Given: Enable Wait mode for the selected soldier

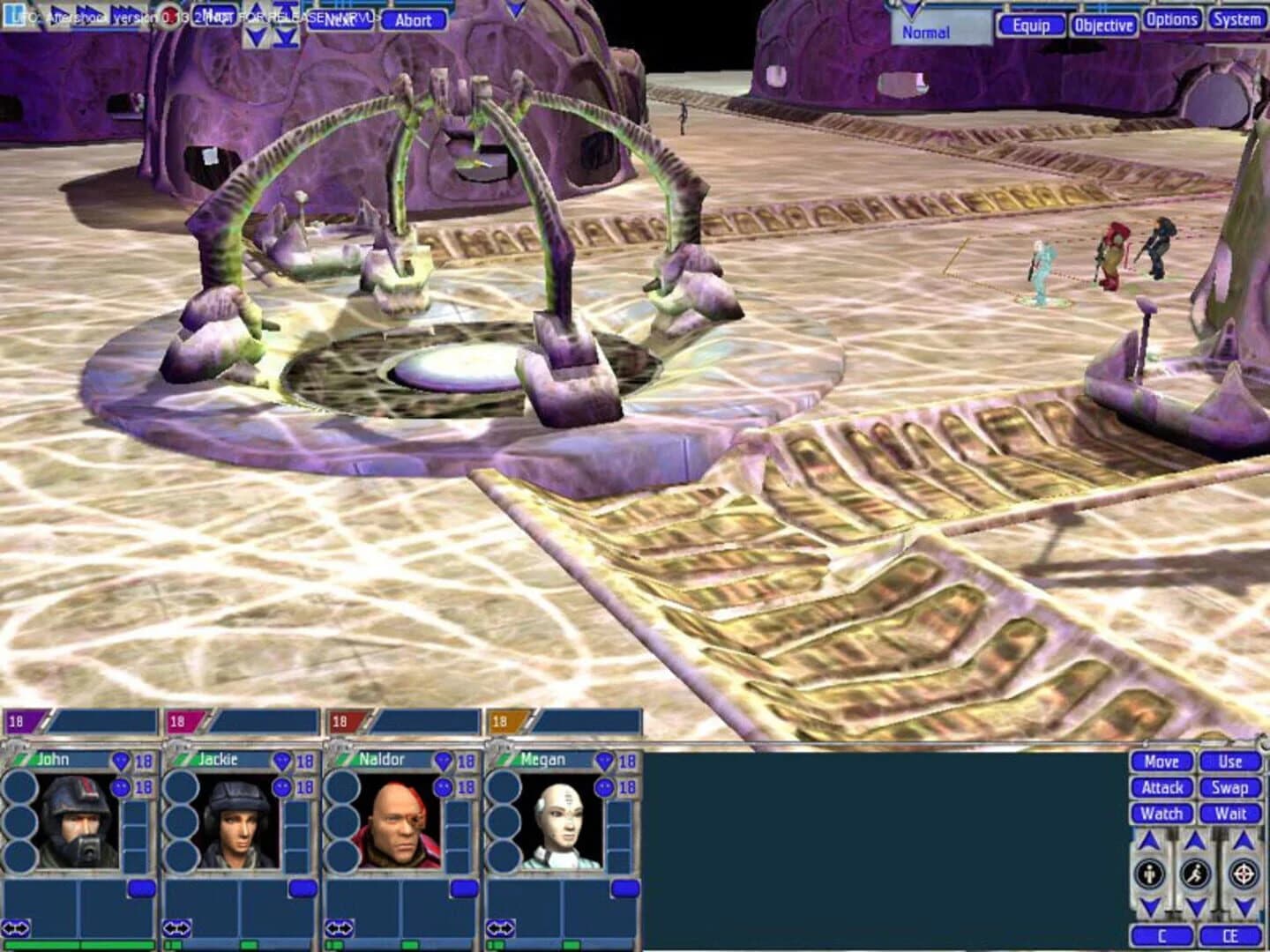Looking at the screenshot, I should [x=1229, y=814].
